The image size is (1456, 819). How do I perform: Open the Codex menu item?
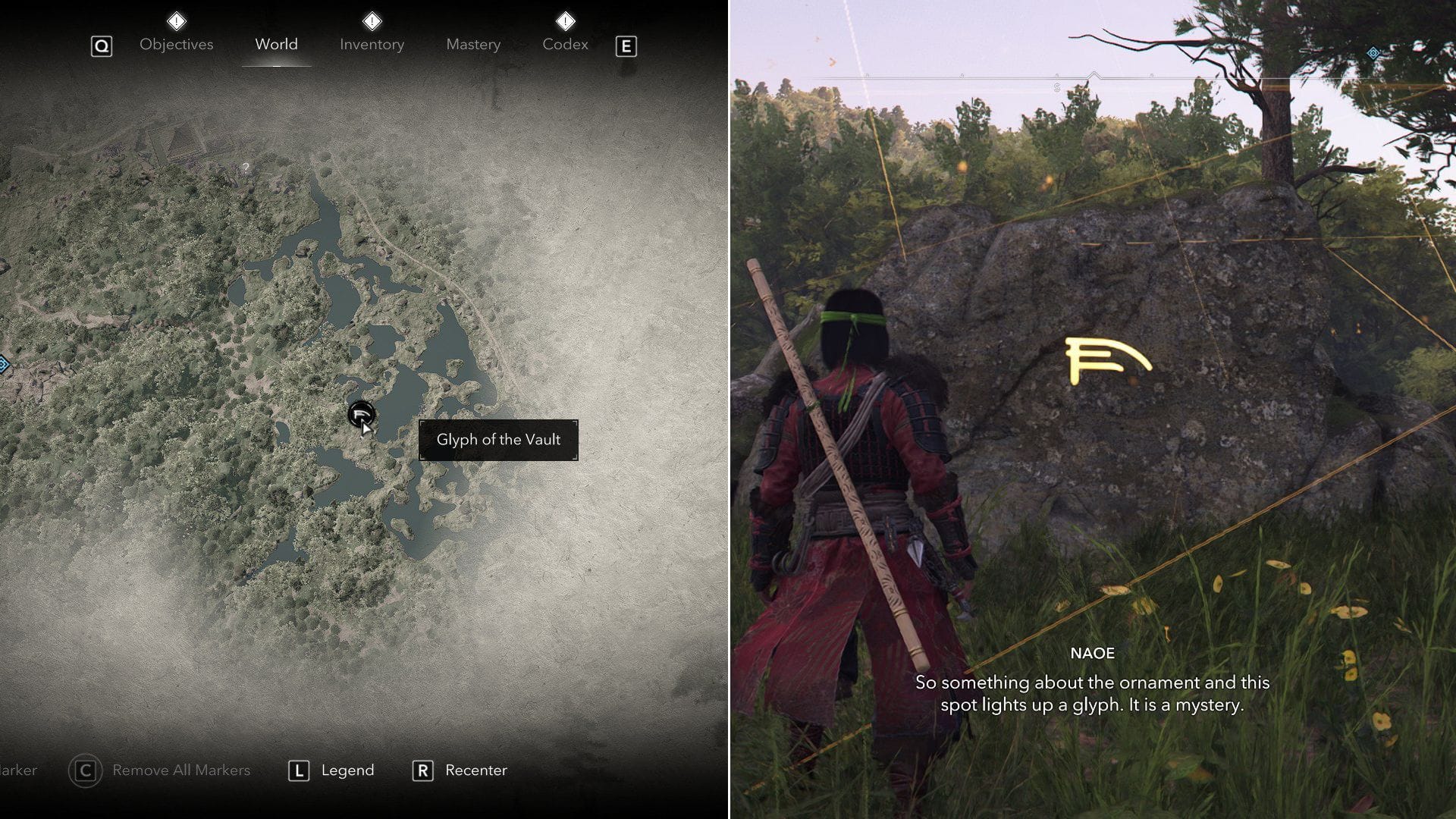point(565,44)
